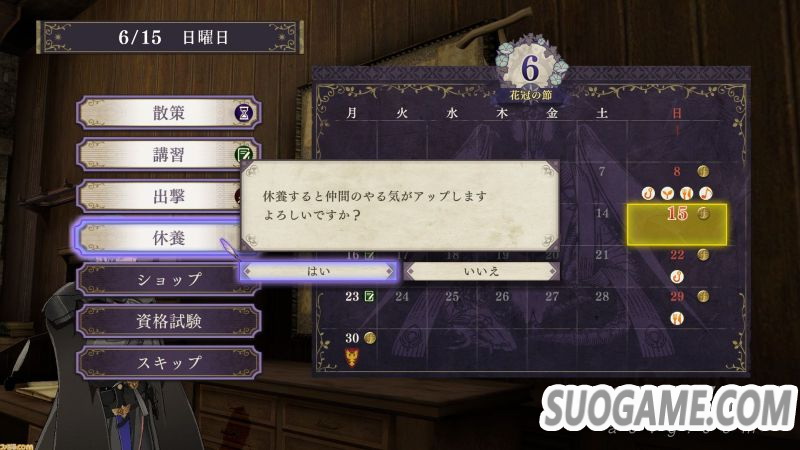Choose the スキップ option
Viewport: 800px width, 450px height.
(x=168, y=362)
